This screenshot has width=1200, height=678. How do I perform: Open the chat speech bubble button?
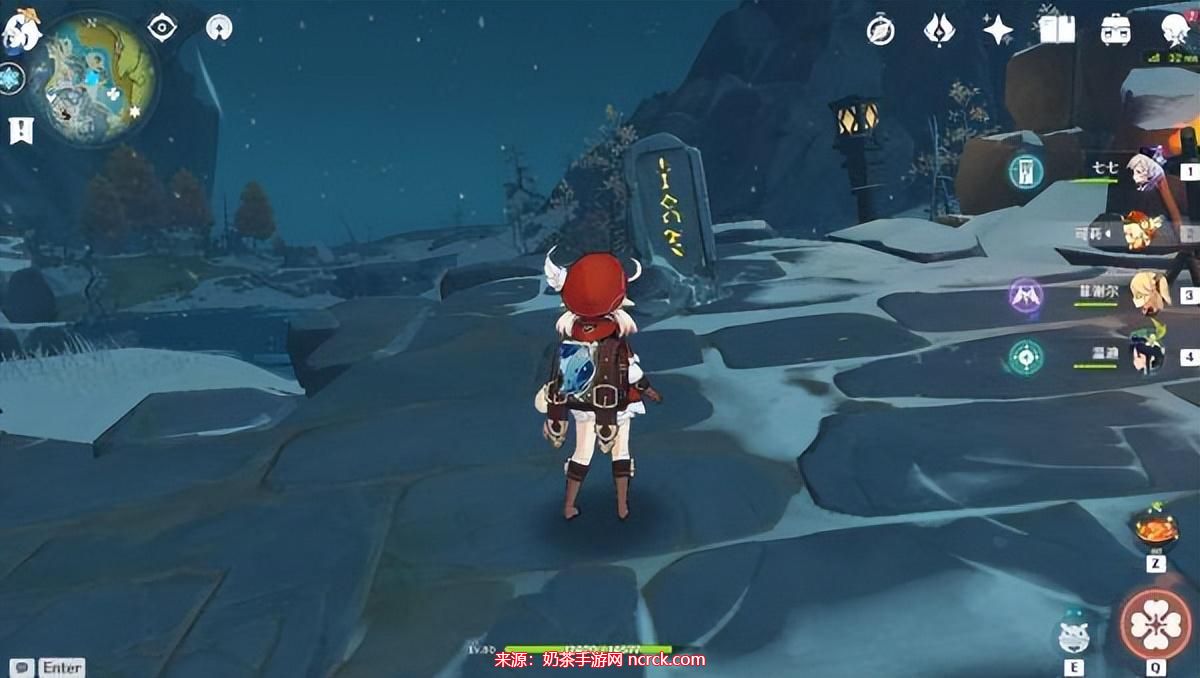[21, 666]
